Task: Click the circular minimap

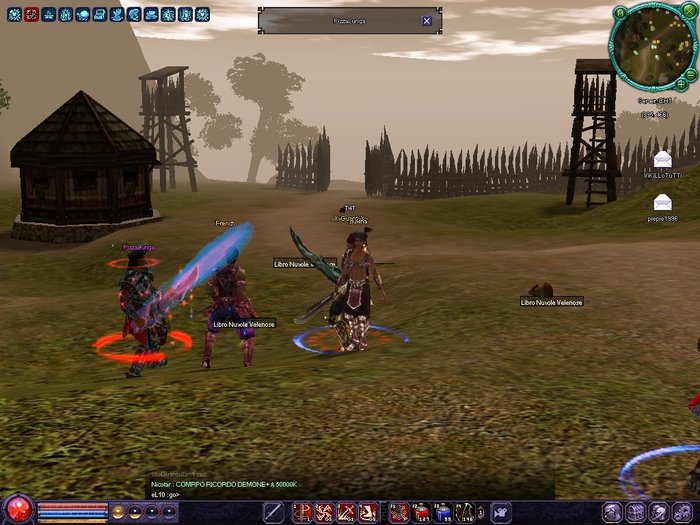Action: click(x=651, y=45)
